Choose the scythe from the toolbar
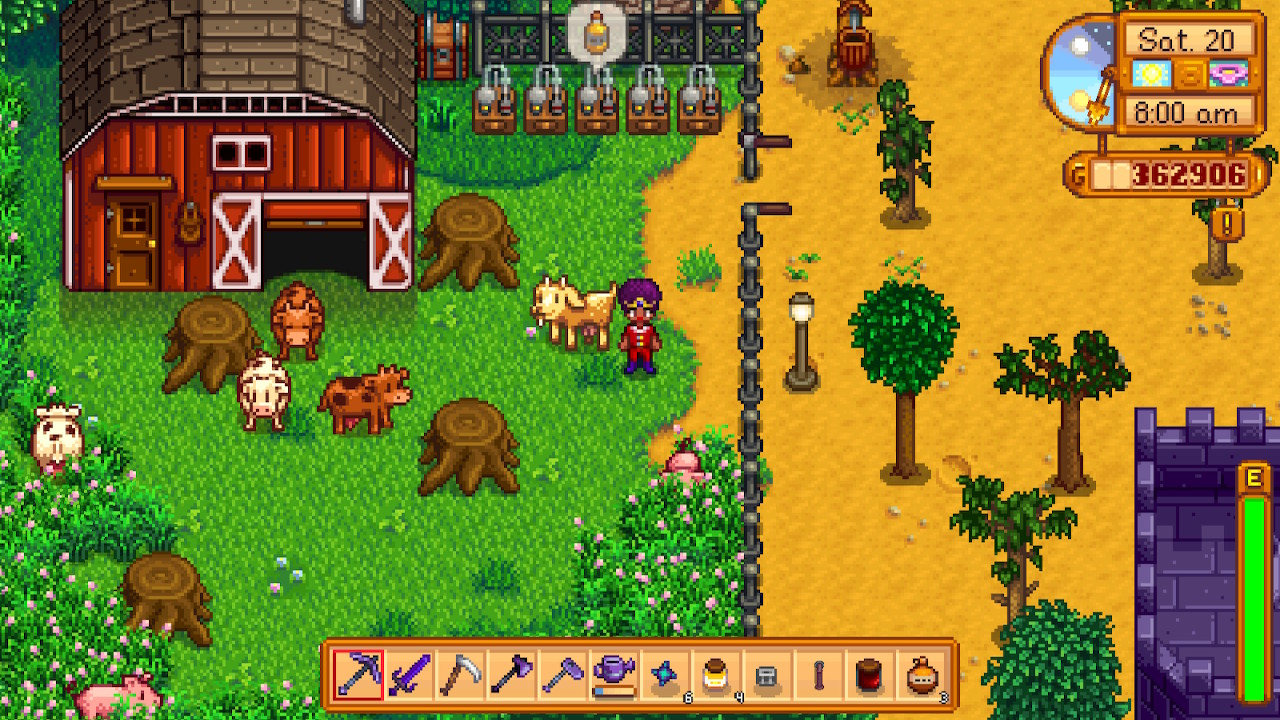This screenshot has height=720, width=1280. click(x=461, y=675)
